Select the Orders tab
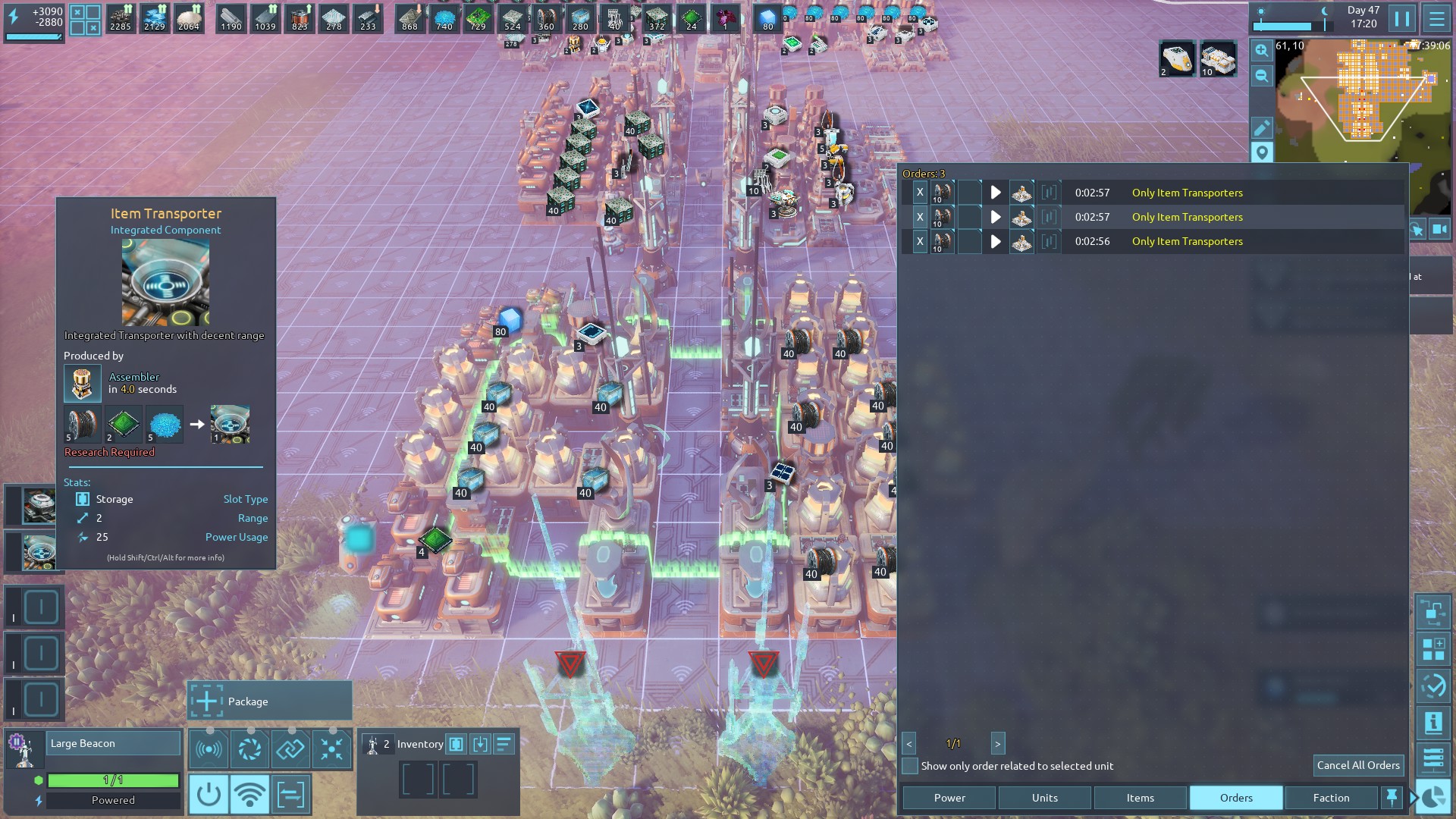Image resolution: width=1456 pixels, height=819 pixels. tap(1236, 798)
